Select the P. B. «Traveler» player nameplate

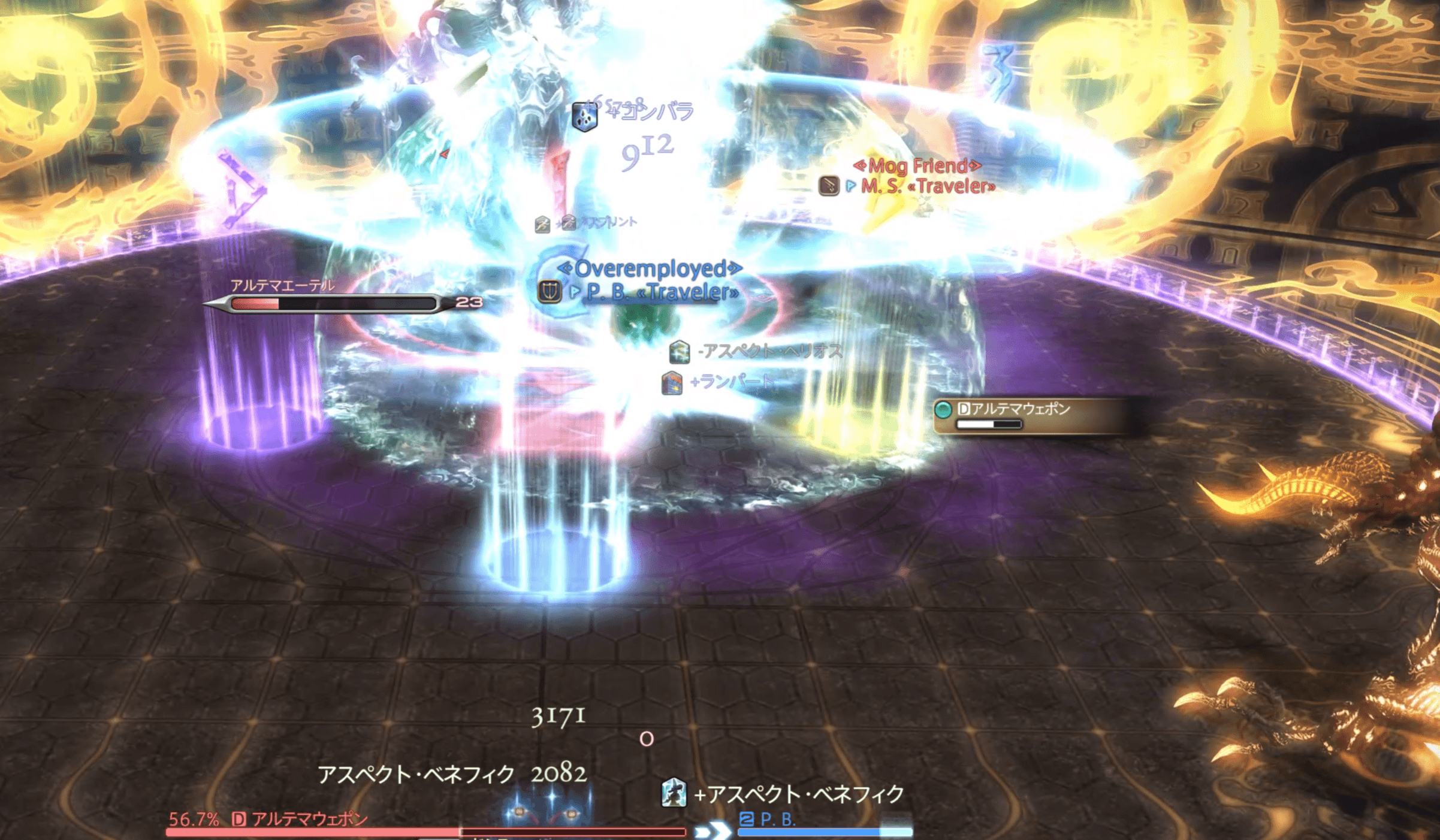tap(662, 292)
